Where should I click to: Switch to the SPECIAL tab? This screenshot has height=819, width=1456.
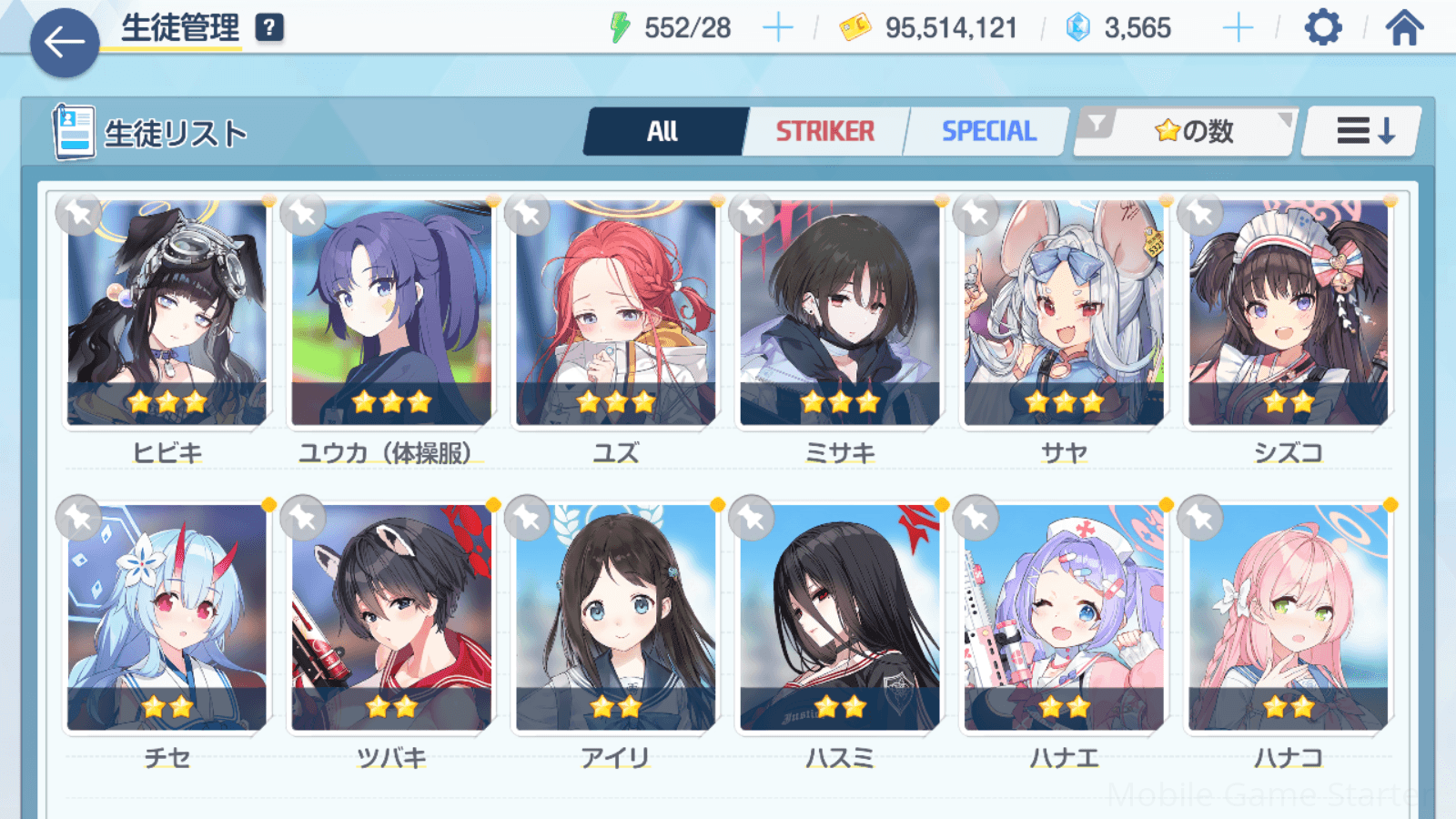point(988,132)
